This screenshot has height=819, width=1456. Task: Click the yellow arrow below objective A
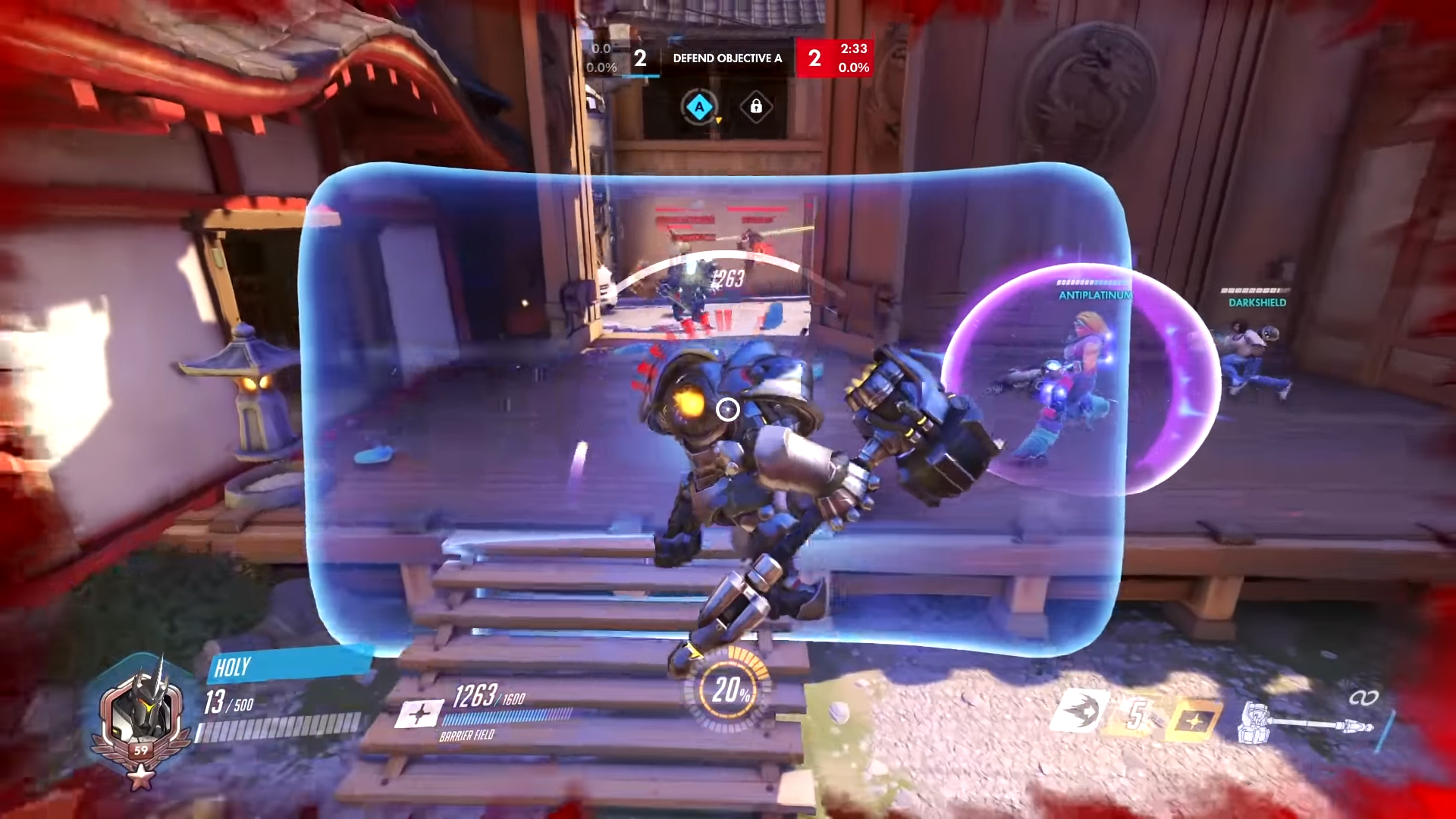[719, 121]
